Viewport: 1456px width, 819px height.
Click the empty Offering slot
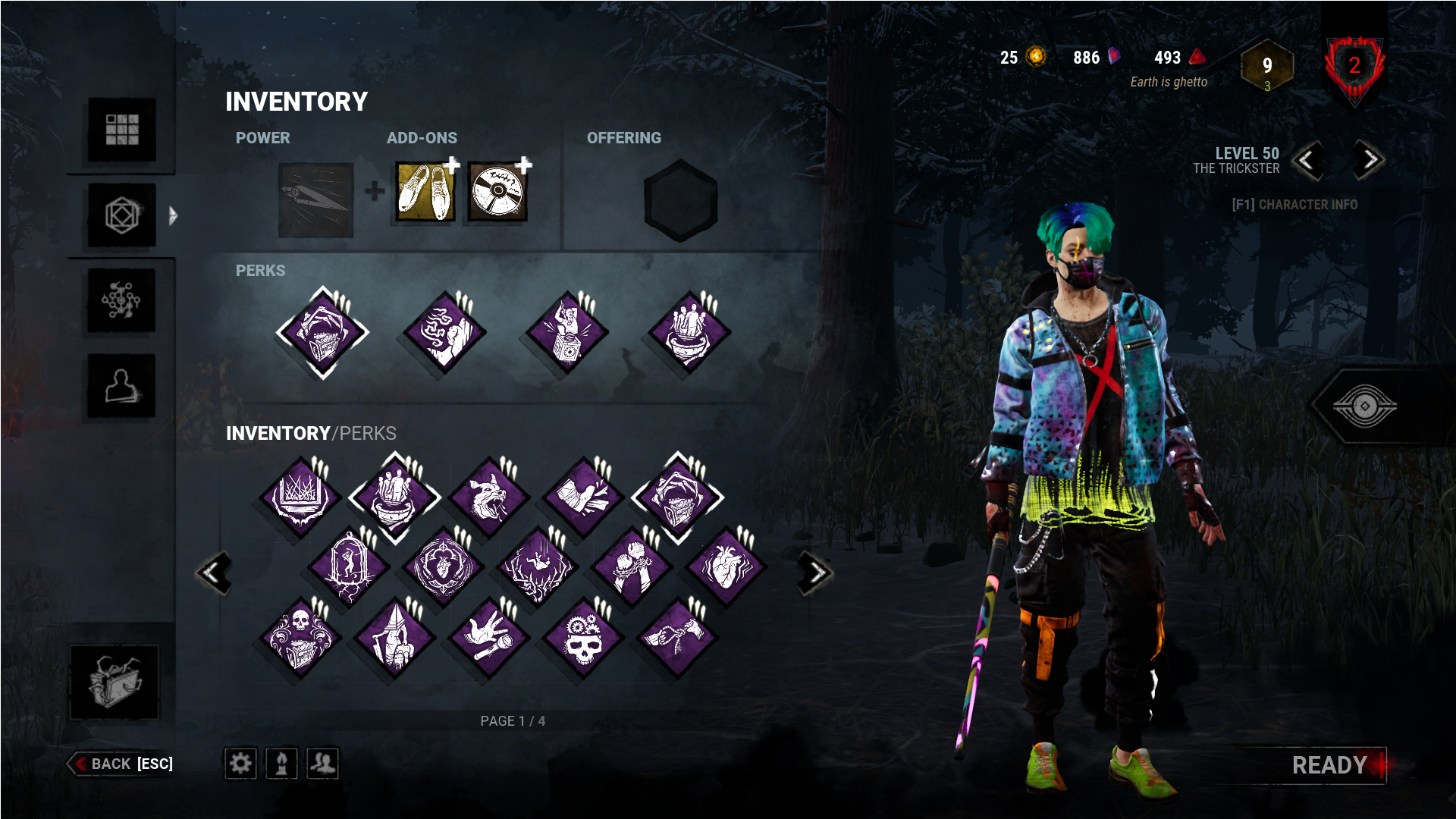click(x=679, y=199)
